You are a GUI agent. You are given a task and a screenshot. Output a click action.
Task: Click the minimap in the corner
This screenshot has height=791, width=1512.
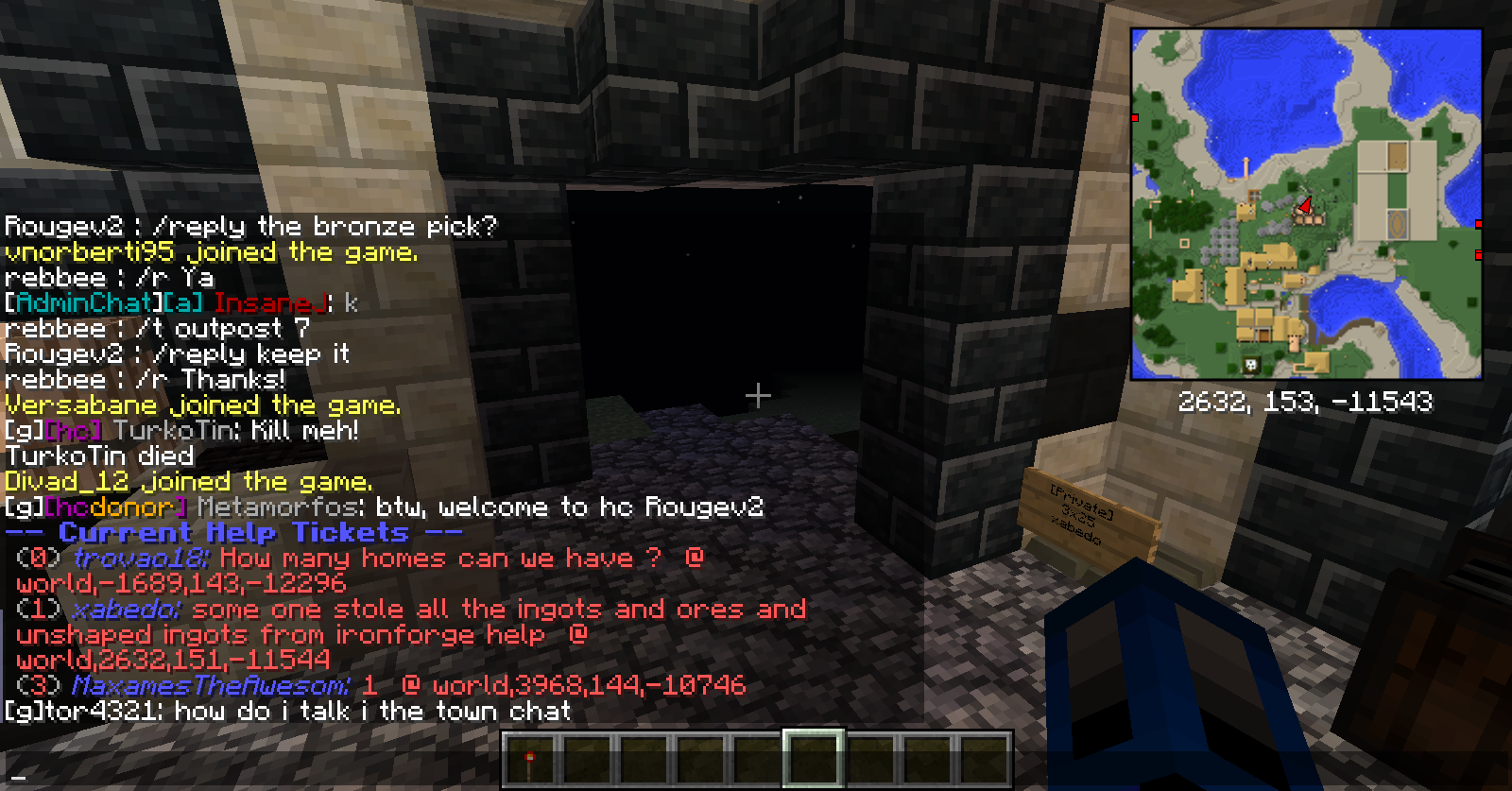1306,204
